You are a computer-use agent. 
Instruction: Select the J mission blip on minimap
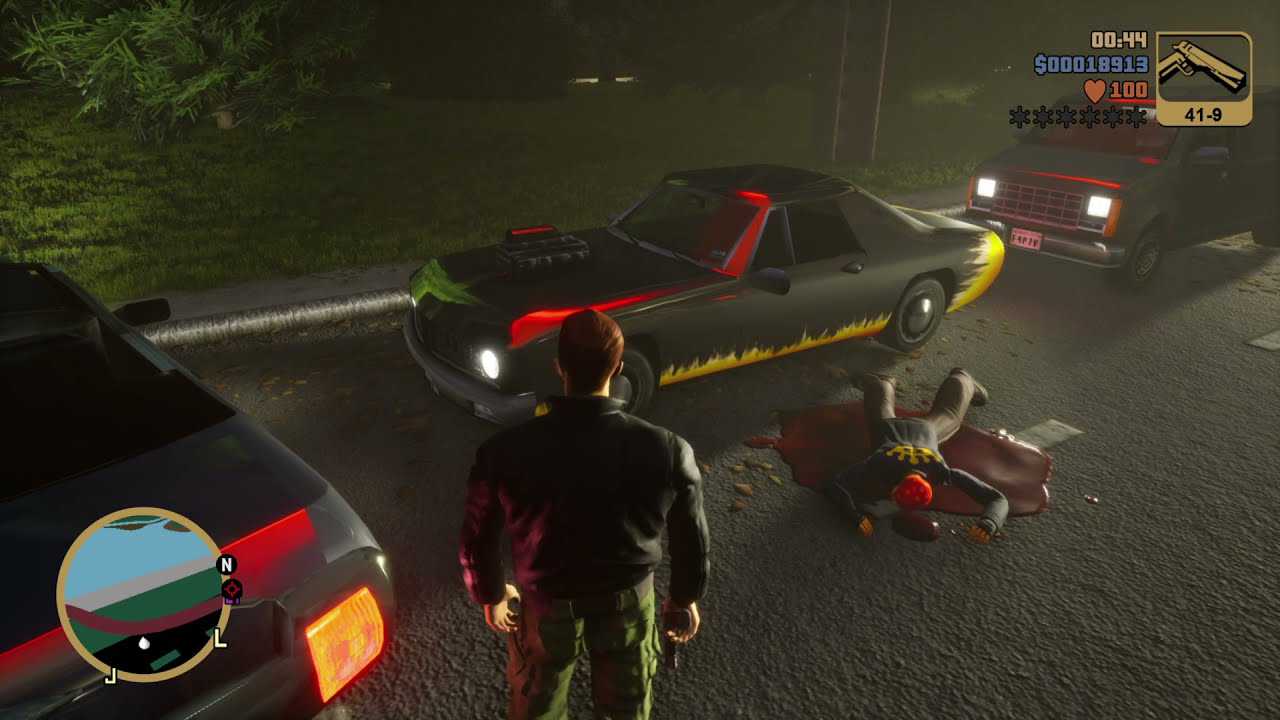click(111, 675)
